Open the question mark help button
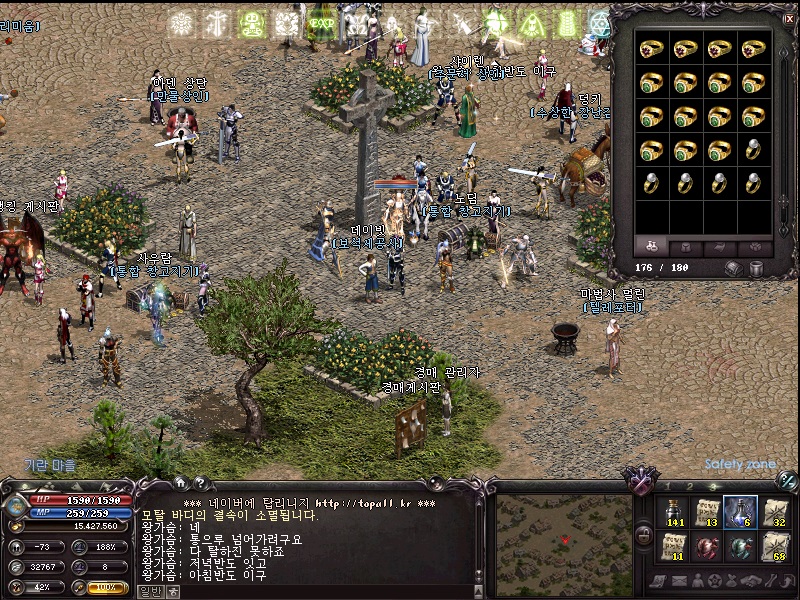800x600 pixels. coord(200,484)
